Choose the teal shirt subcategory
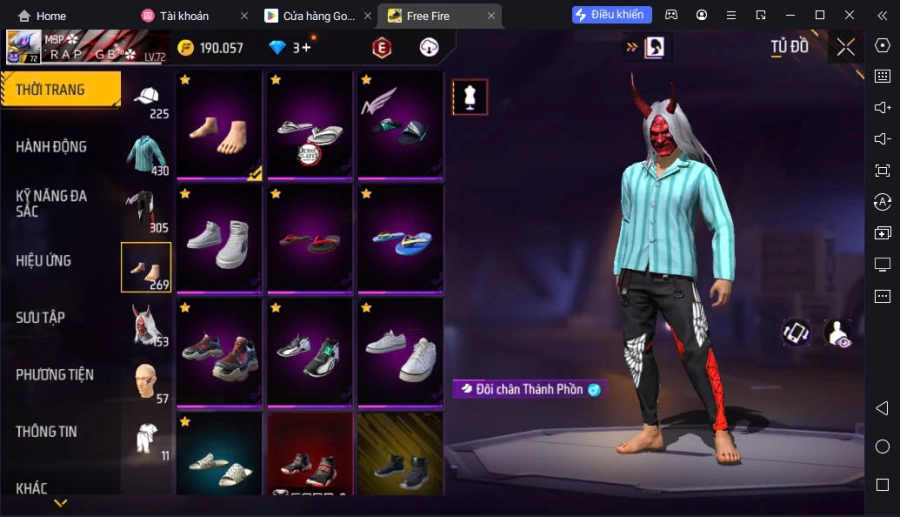 coord(146,155)
